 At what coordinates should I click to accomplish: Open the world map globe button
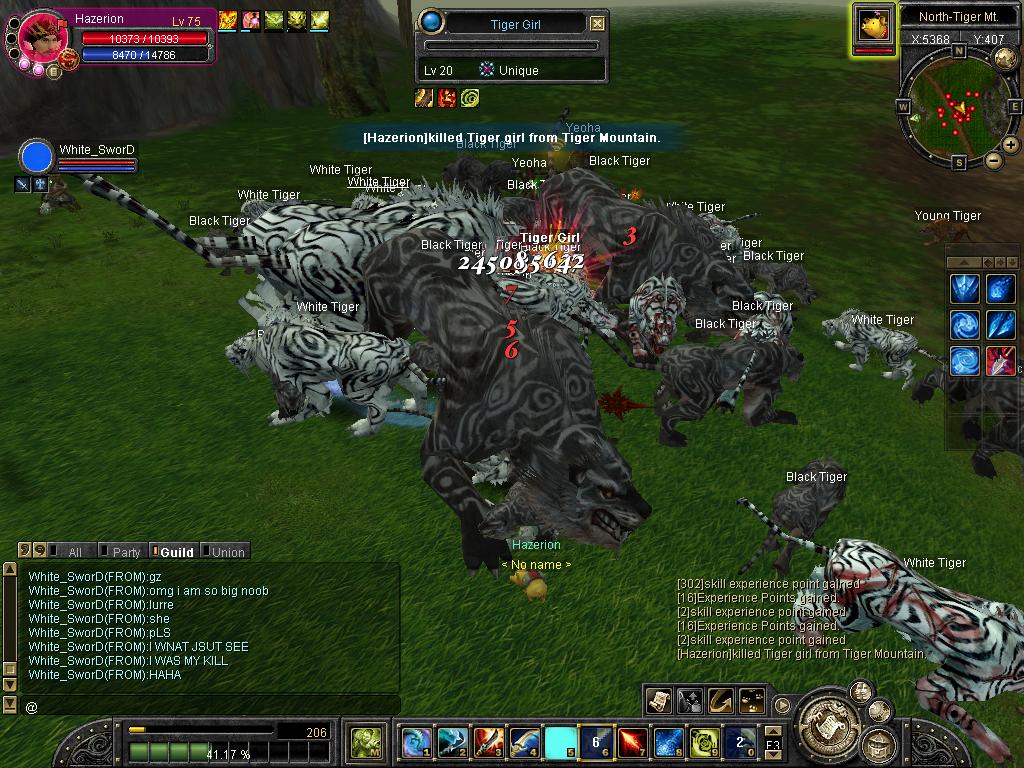pos(1005,58)
